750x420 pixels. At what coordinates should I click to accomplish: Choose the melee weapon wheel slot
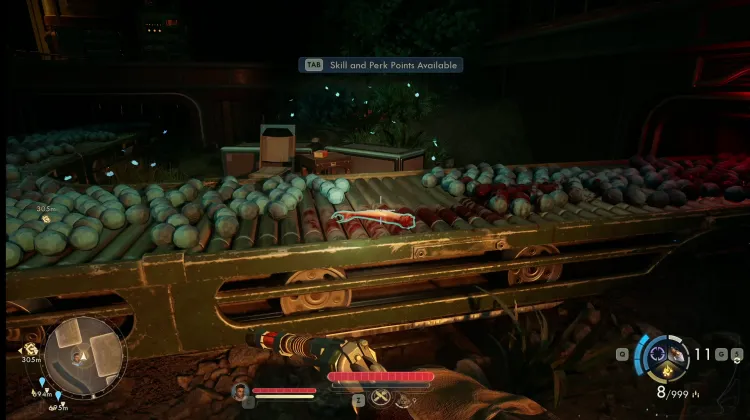[x=677, y=354]
